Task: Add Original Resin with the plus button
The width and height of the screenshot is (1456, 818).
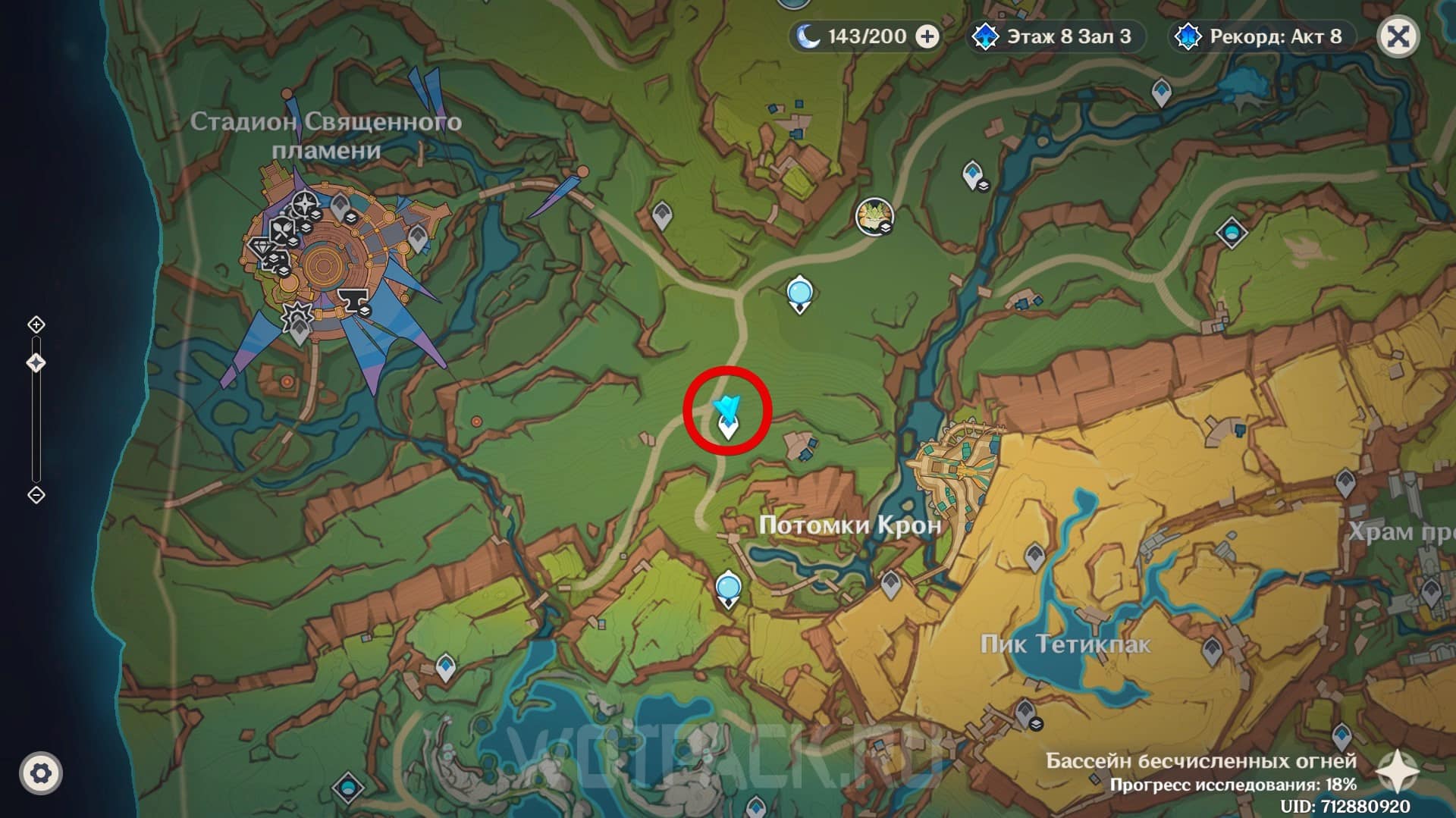Action: point(927,36)
